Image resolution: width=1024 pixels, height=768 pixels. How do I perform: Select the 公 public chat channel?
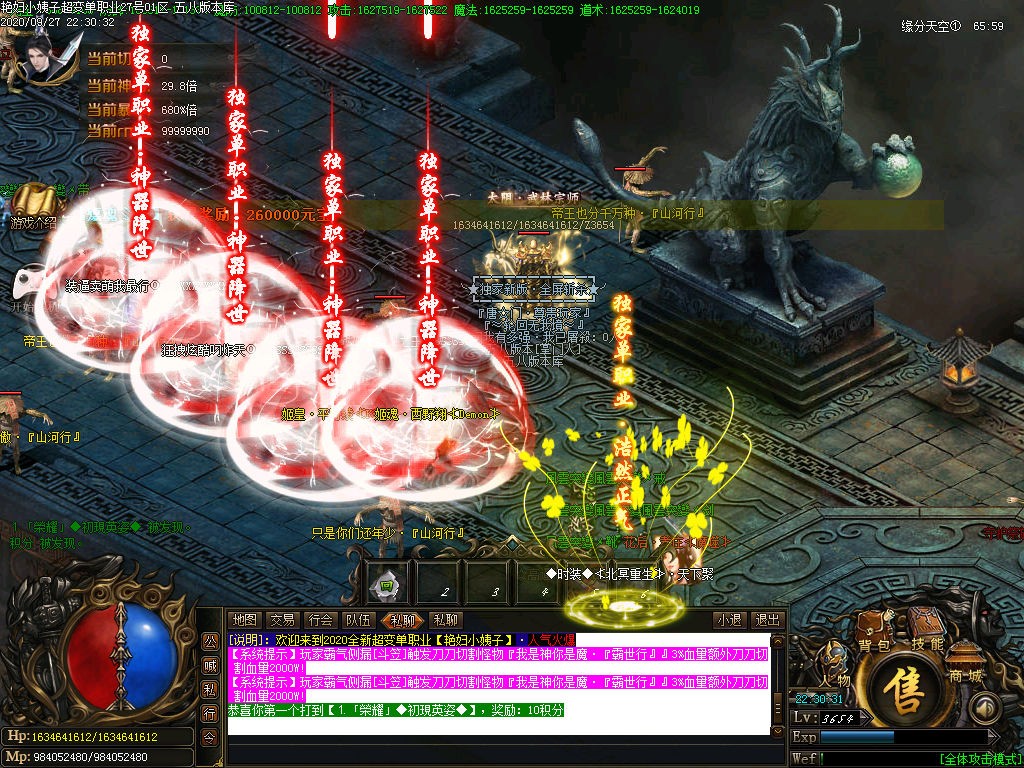[x=210, y=640]
